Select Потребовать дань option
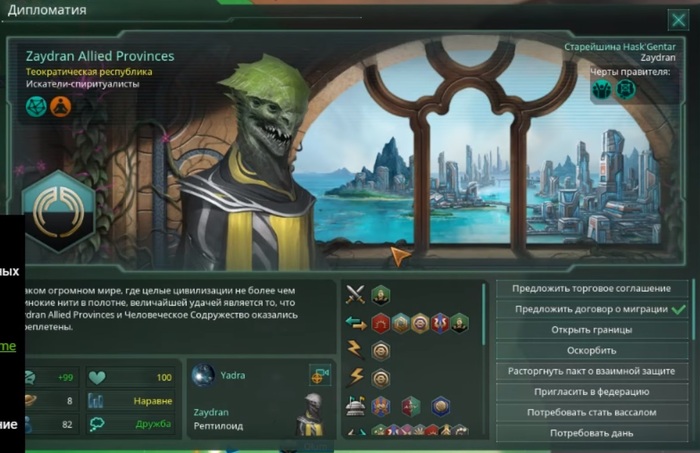Screen dimensions: 700x453 (x=591, y=433)
